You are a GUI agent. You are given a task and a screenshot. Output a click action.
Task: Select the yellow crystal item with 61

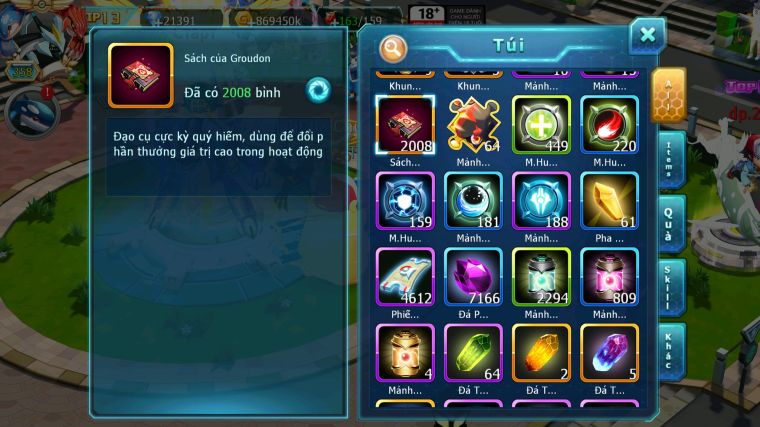tap(609, 201)
